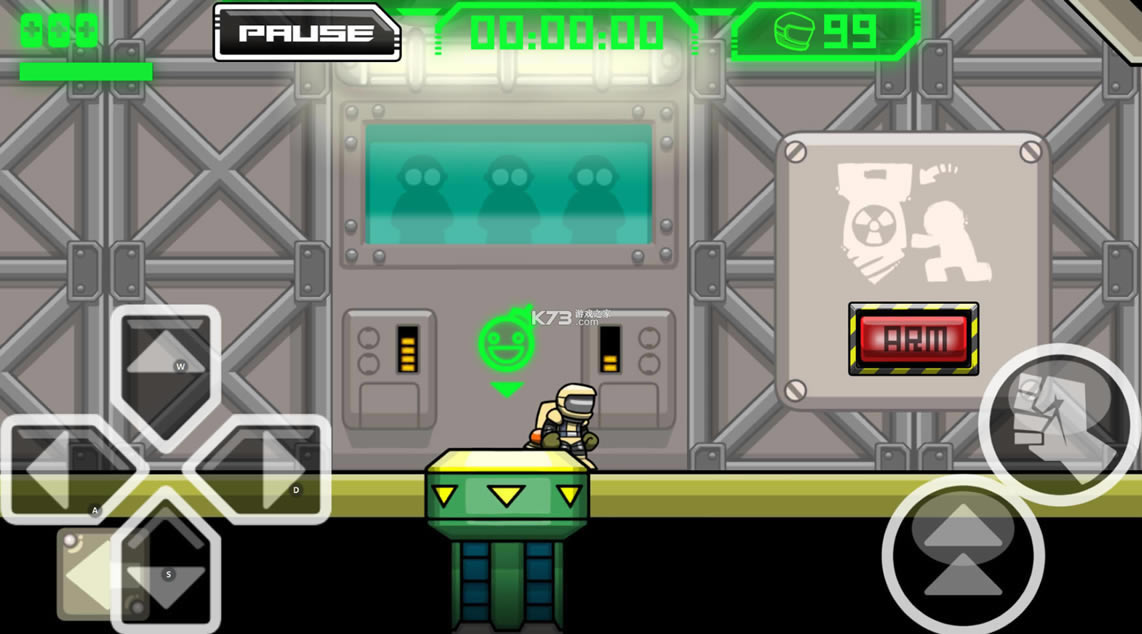Tap the D-pad up arrow
Viewport: 1142px width, 634px height.
coord(165,360)
